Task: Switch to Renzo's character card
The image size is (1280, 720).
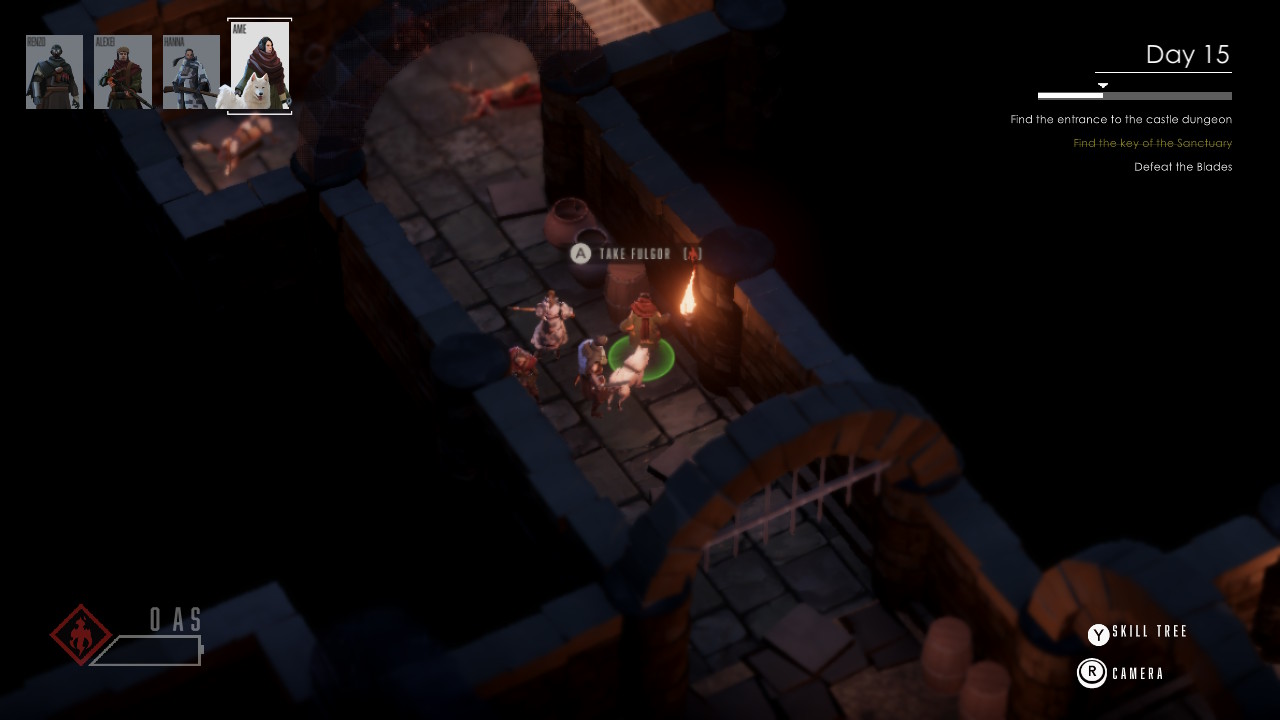Action: point(54,70)
